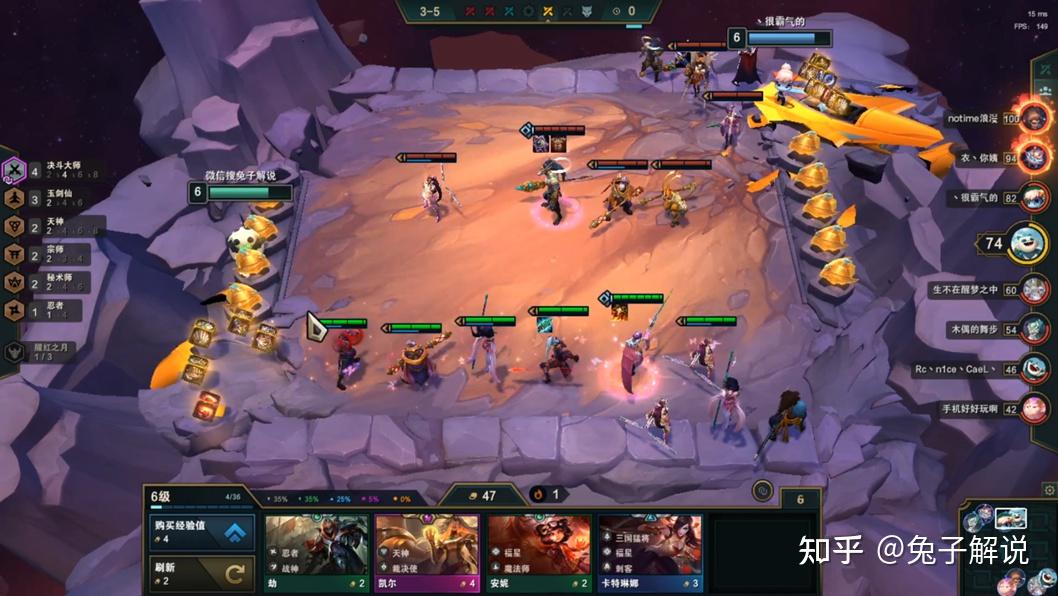This screenshot has height=596, width=1058.
Task: Buy the 安妮 champion card
Action: click(x=538, y=553)
